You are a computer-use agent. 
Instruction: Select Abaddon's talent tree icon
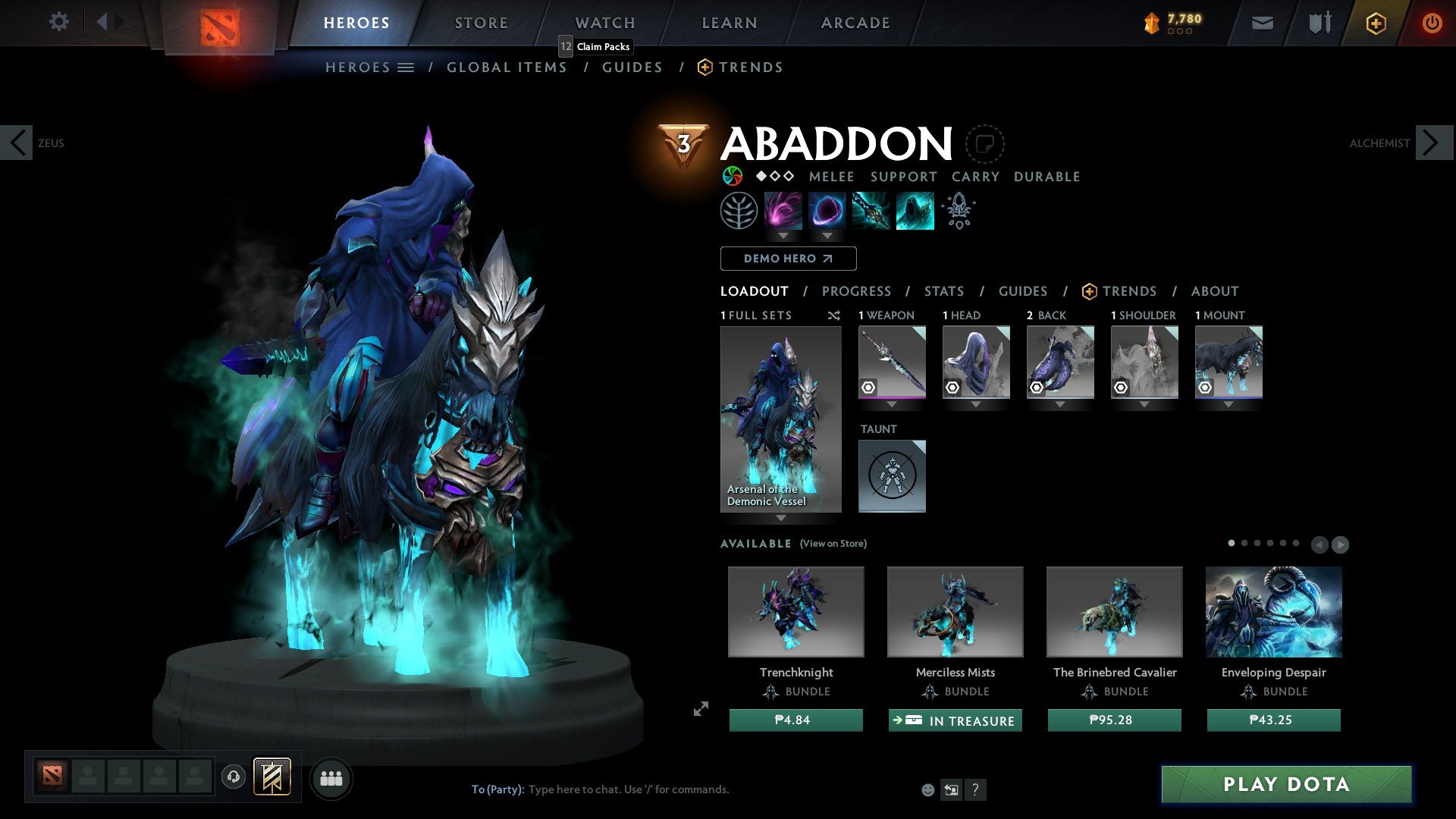pos(739,210)
